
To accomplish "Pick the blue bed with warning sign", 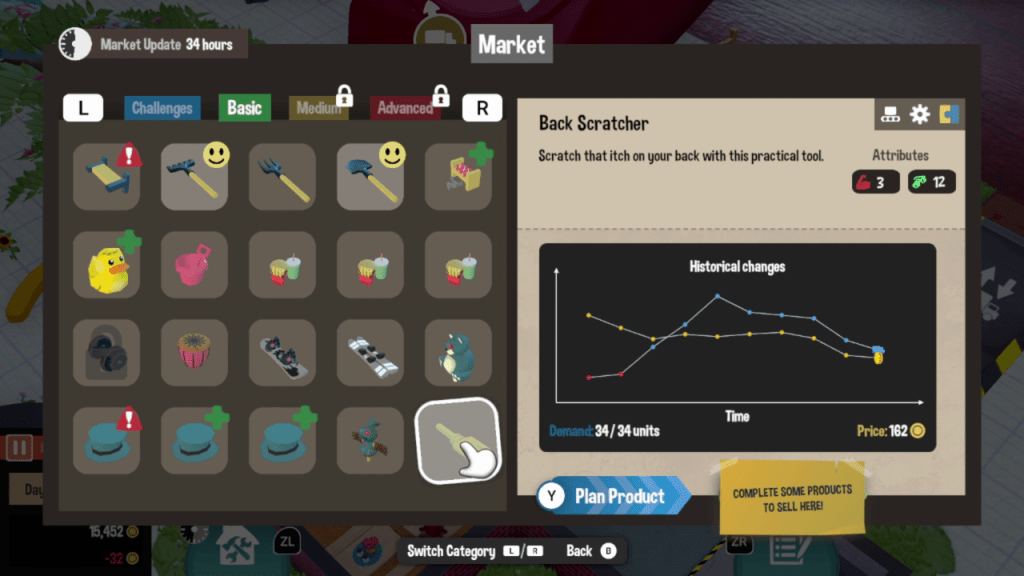I will pyautogui.click(x=106, y=177).
